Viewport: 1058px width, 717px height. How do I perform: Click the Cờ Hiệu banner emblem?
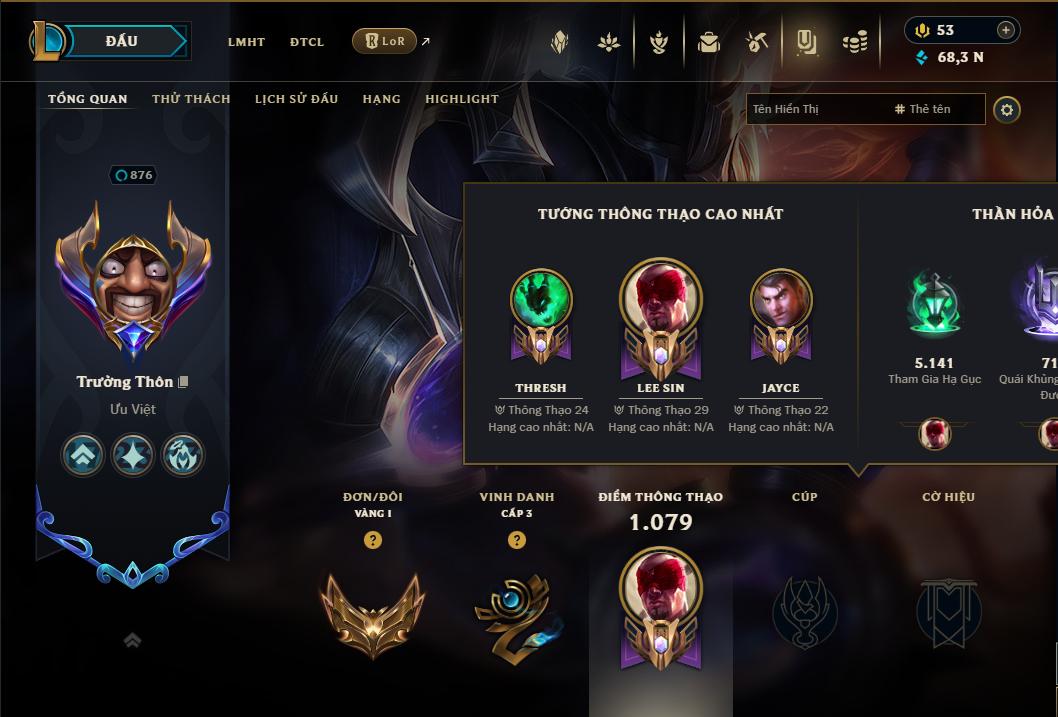(x=948, y=610)
